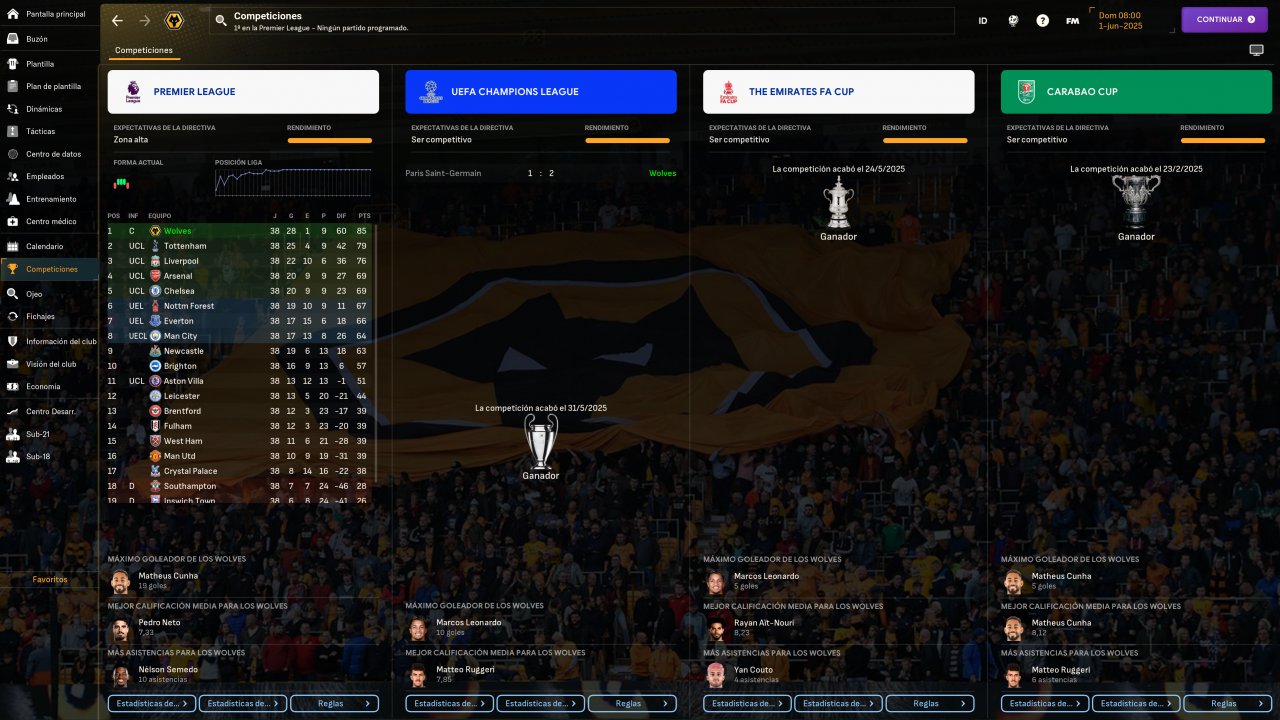
Task: Select Tottenham row in league table
Action: point(185,246)
